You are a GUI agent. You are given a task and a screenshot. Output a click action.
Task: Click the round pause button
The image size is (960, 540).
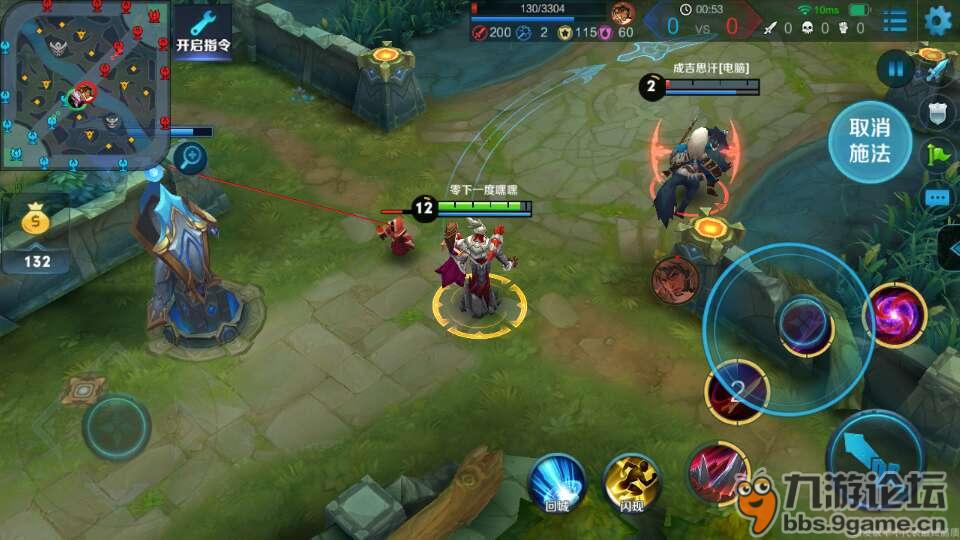[896, 69]
